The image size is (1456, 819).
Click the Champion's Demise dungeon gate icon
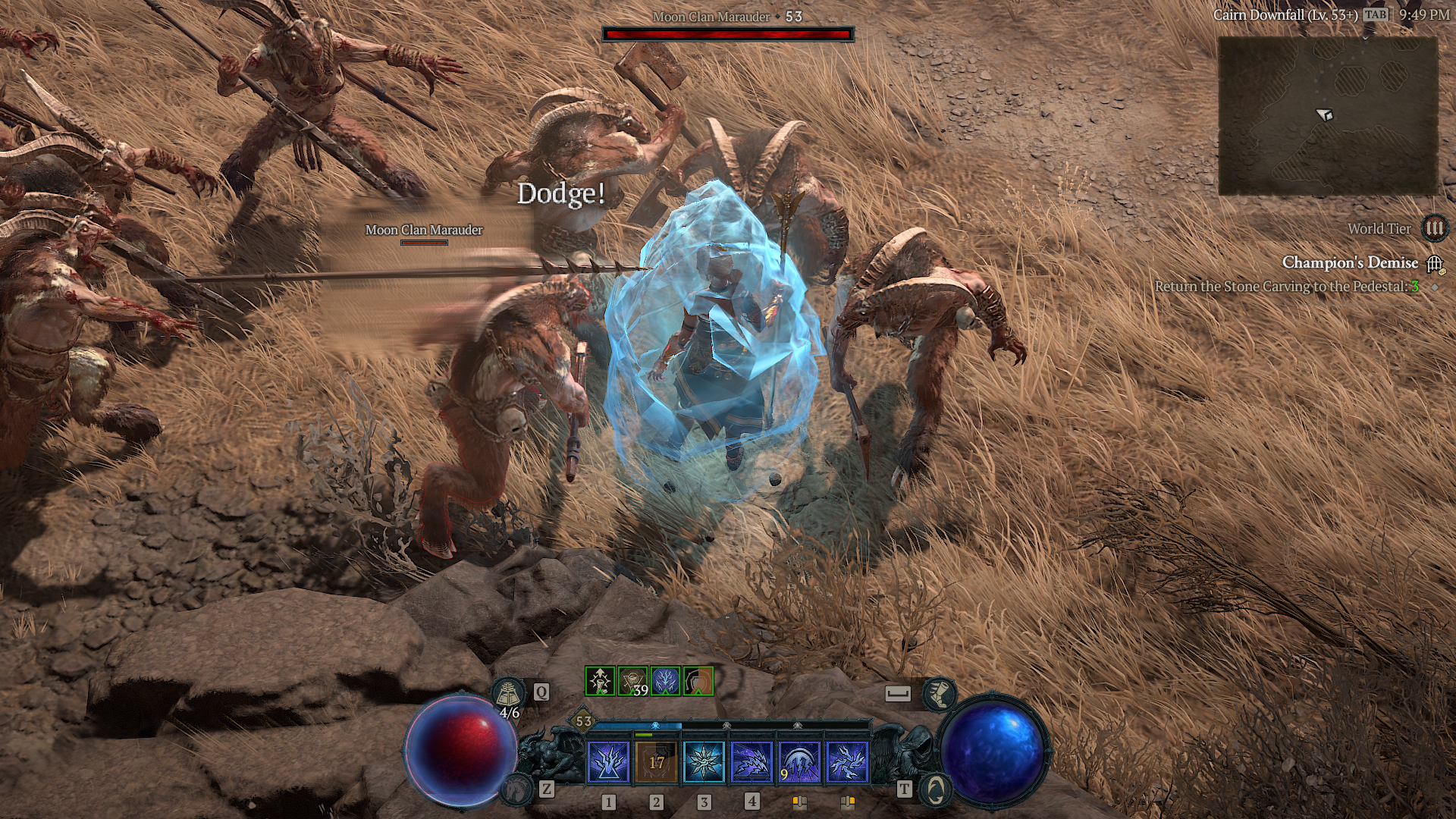point(1434,265)
